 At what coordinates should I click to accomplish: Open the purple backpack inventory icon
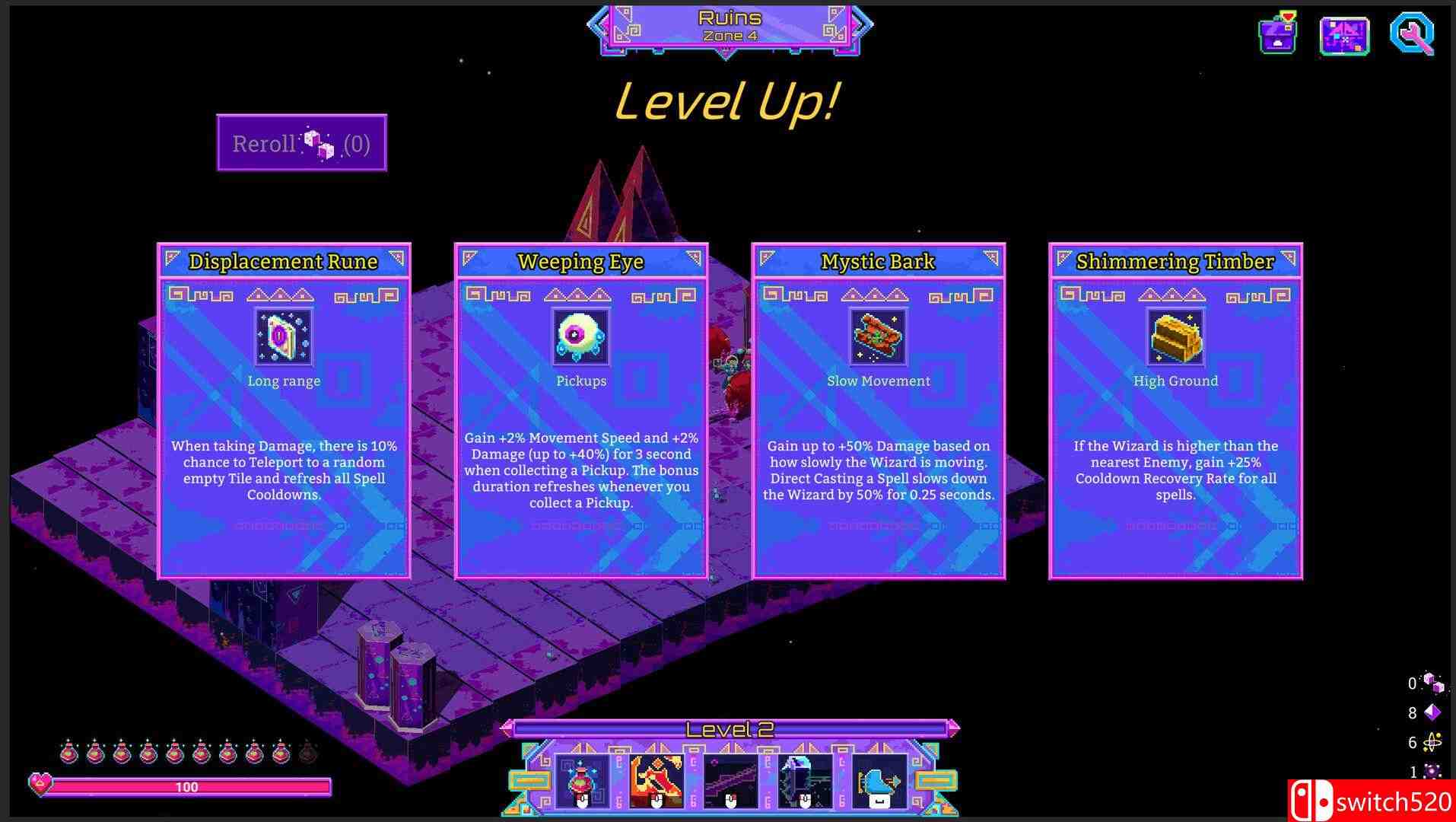(x=1278, y=34)
